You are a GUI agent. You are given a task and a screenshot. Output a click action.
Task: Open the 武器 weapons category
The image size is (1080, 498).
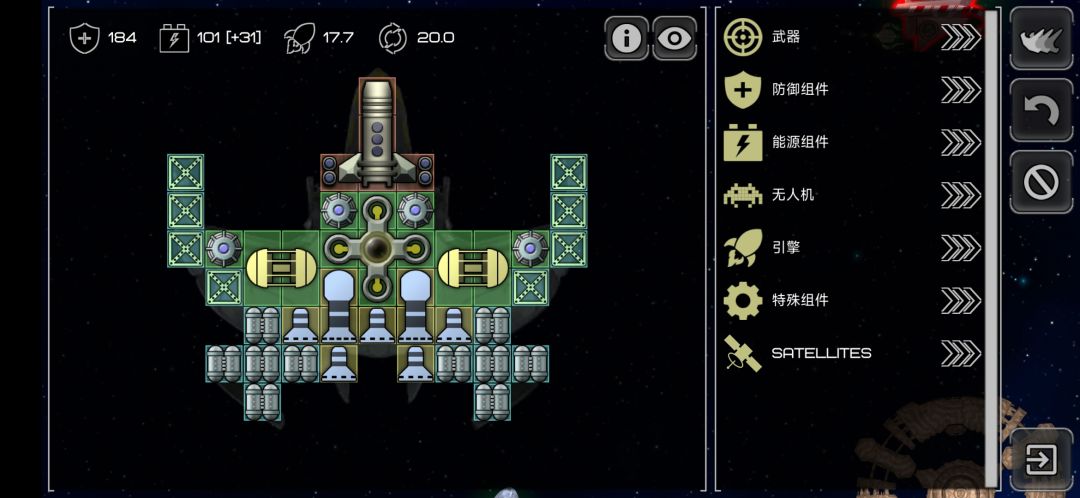(x=850, y=37)
